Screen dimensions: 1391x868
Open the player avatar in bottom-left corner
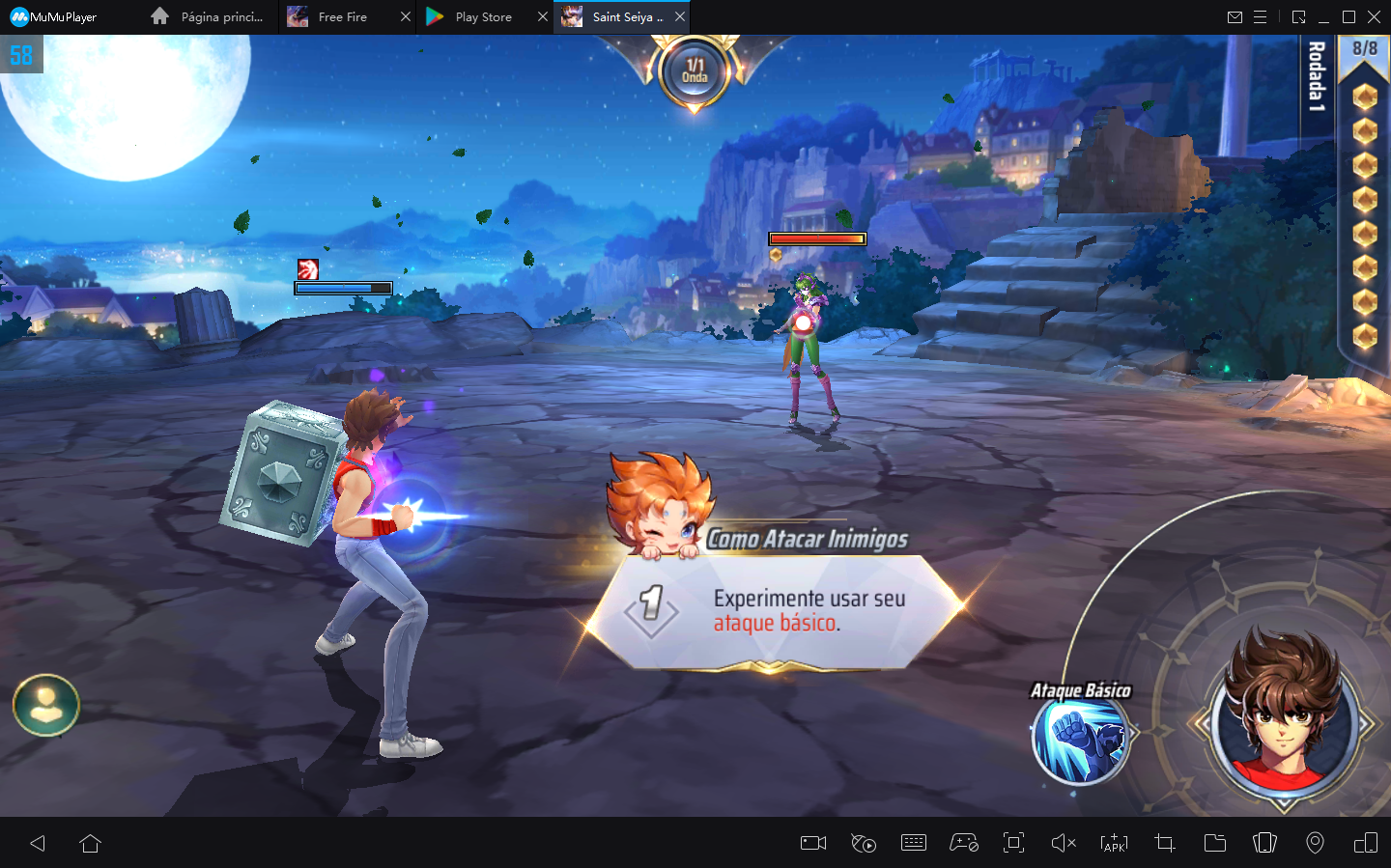[45, 705]
